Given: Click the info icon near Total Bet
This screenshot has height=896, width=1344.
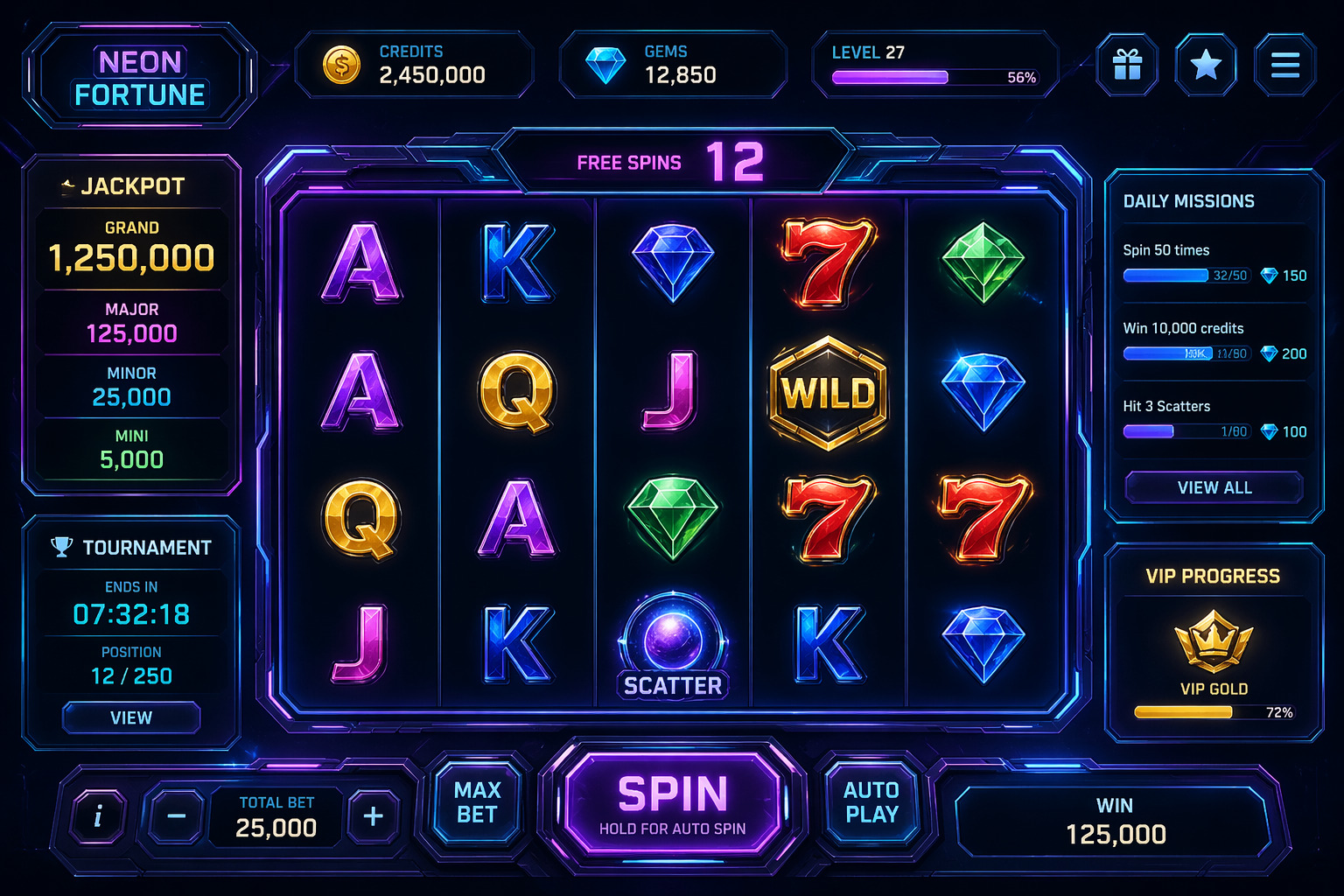Looking at the screenshot, I should 97,817.
